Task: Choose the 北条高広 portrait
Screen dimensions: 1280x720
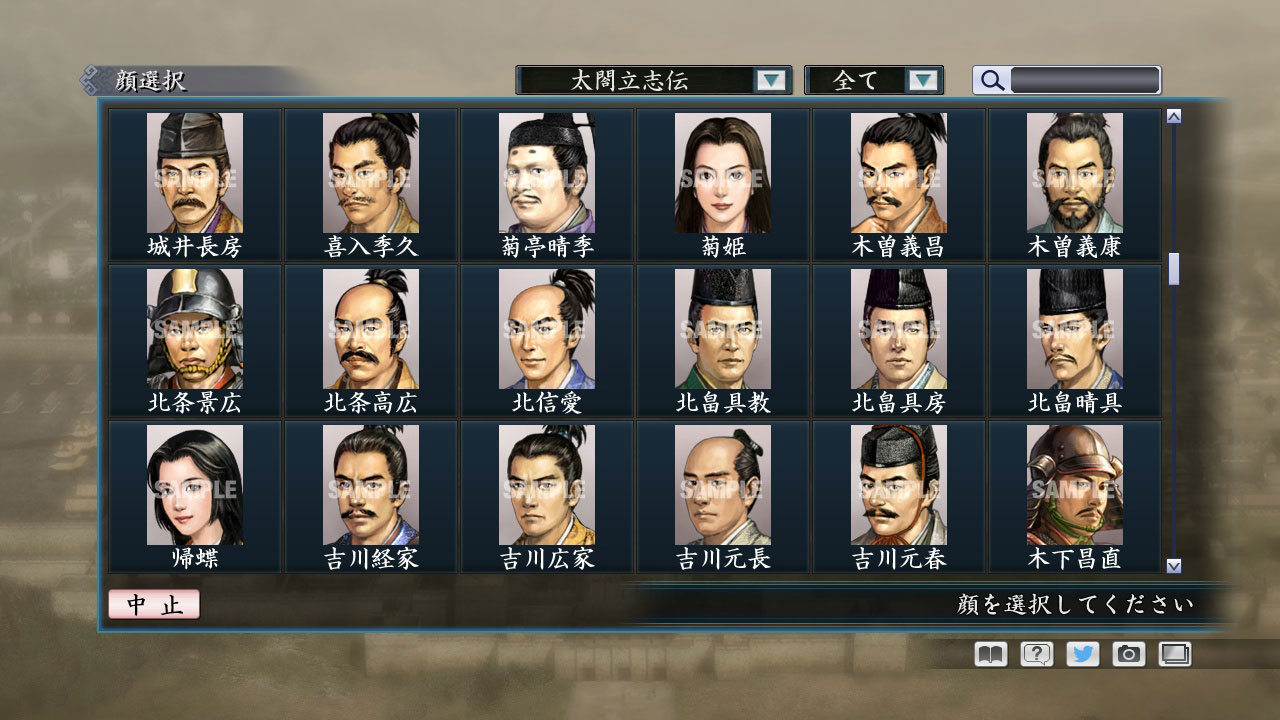Action: [x=370, y=328]
